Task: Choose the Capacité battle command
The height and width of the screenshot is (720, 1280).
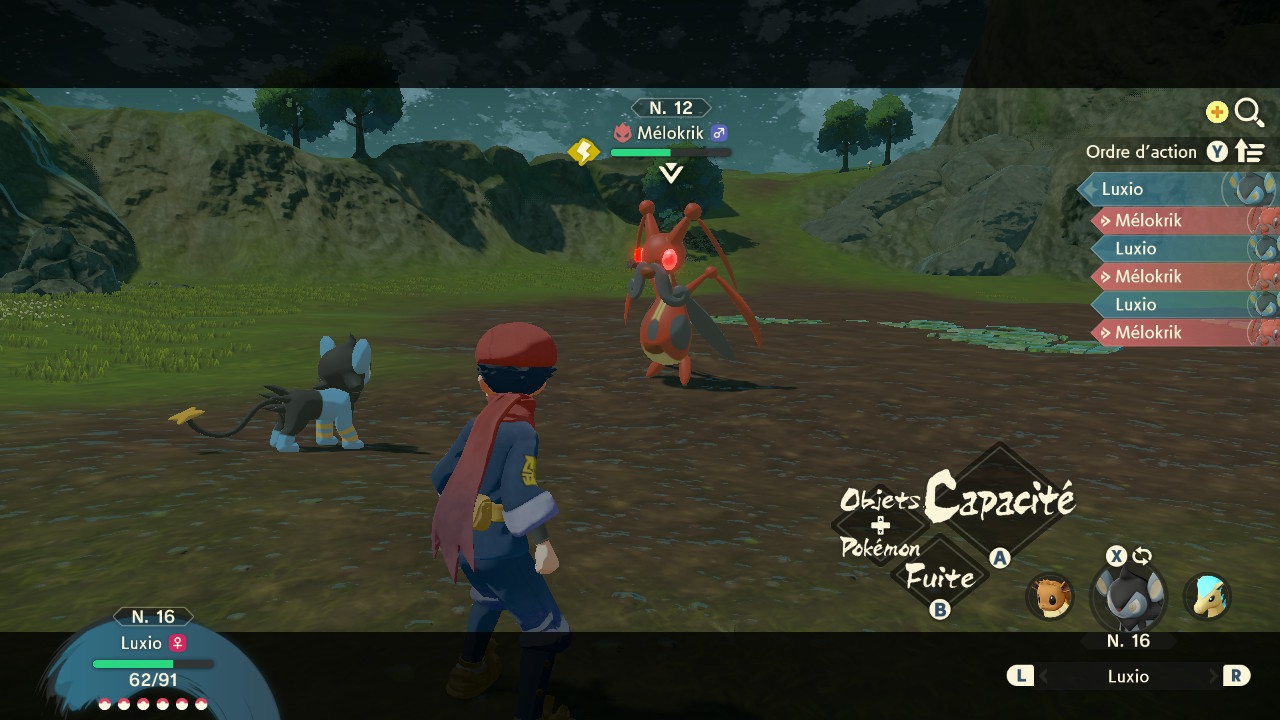Action: tap(999, 497)
